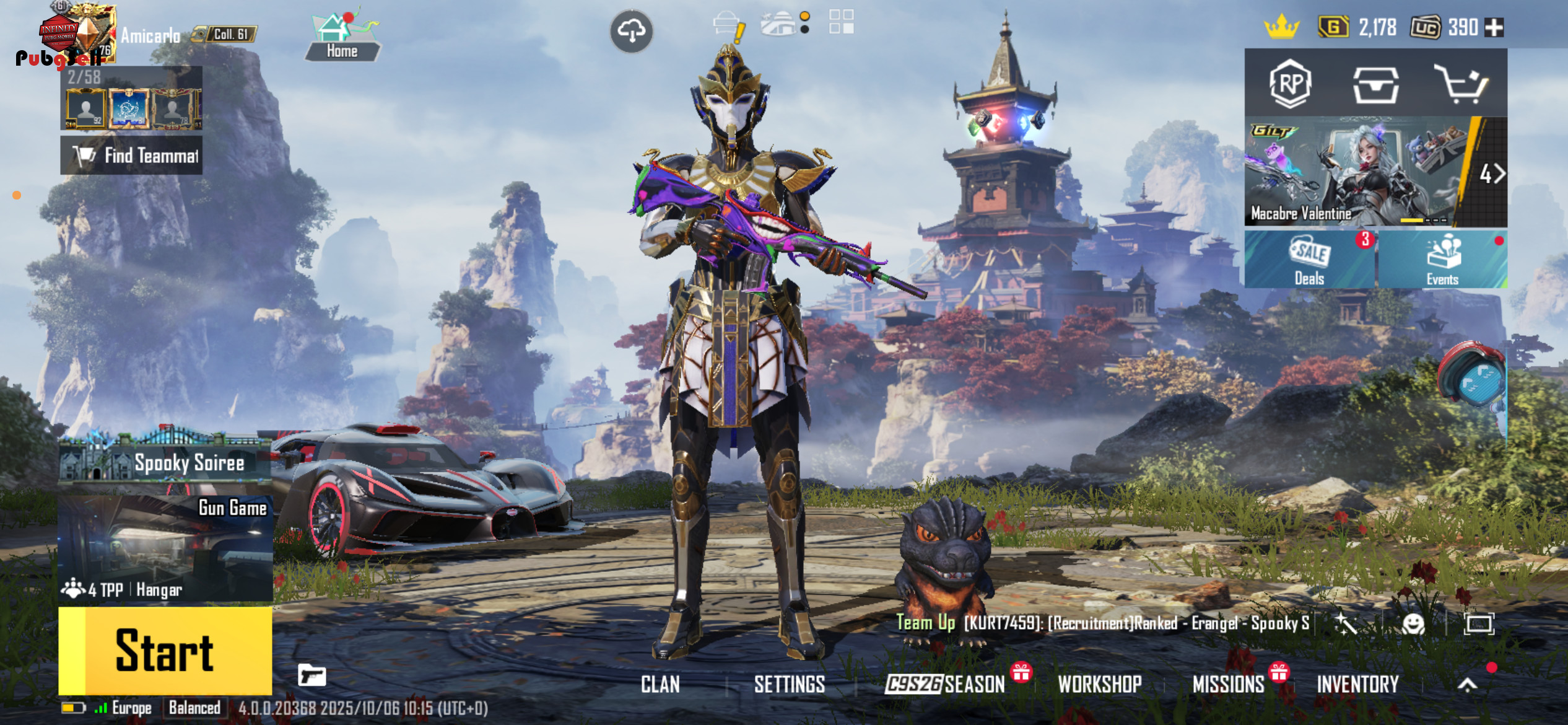View the Macabre Valentine banner
Image resolution: width=1568 pixels, height=725 pixels.
pos(1356,172)
